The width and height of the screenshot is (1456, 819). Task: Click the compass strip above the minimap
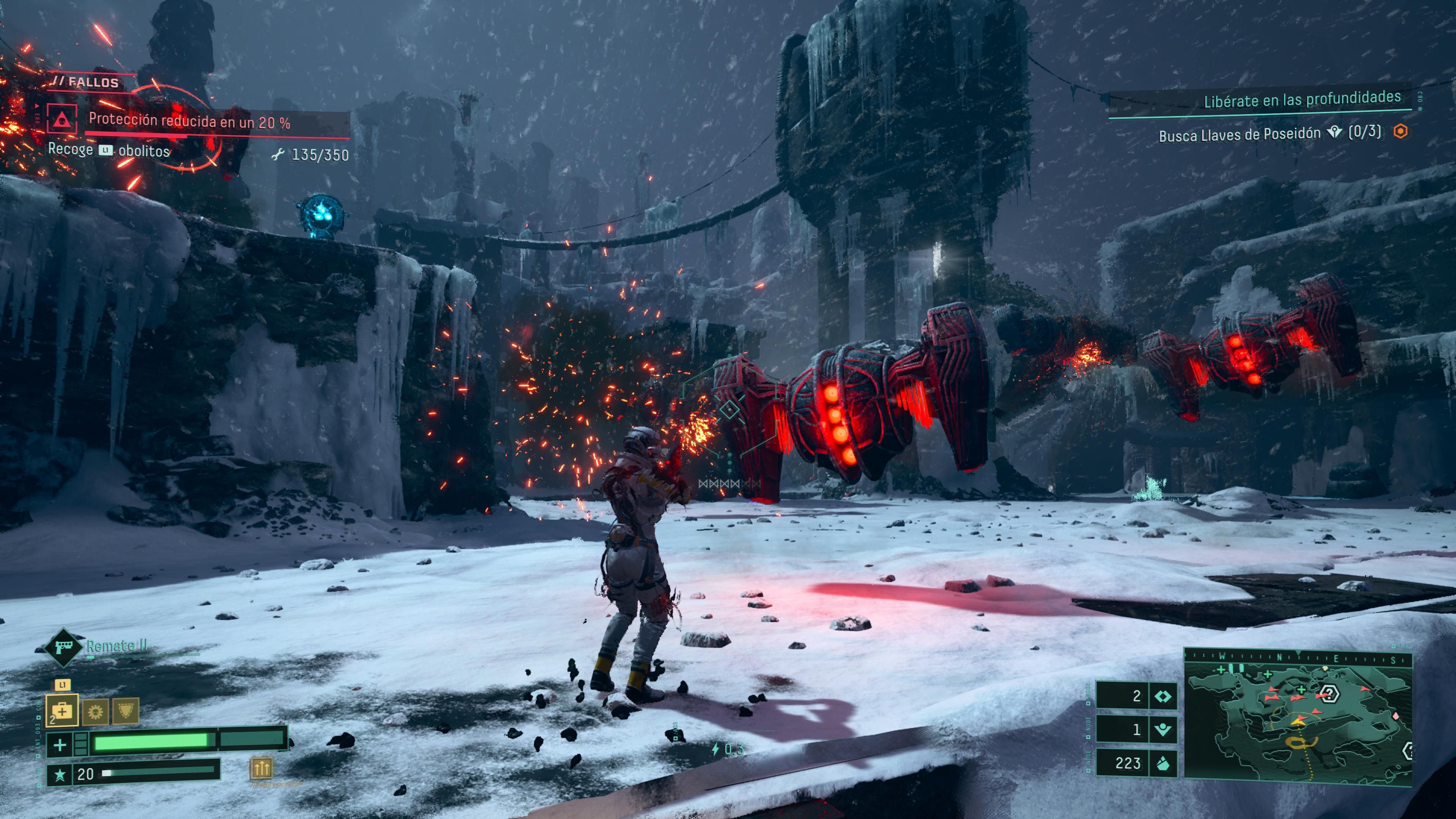click(1298, 657)
